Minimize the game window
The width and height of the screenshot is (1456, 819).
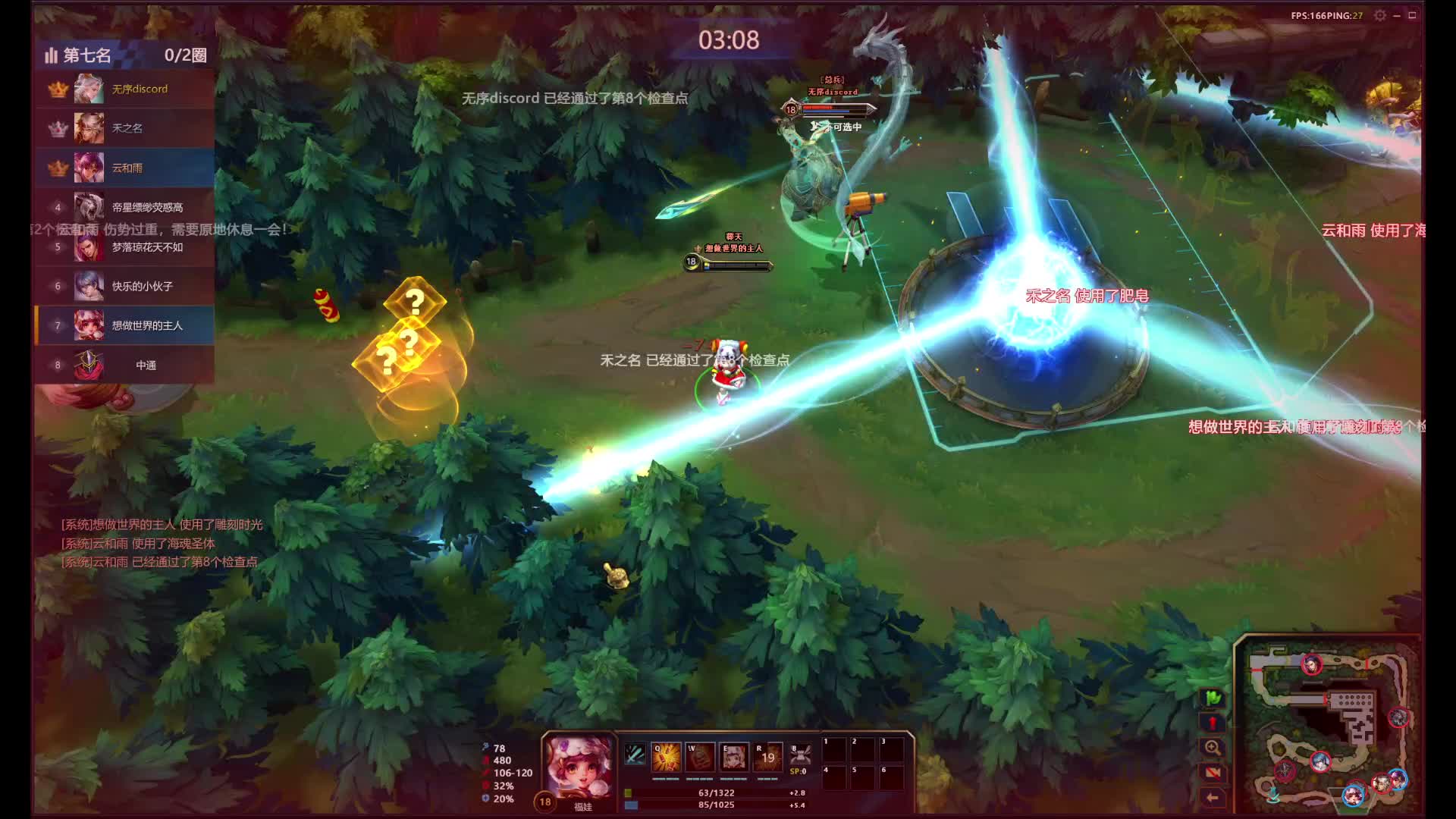[1397, 16]
